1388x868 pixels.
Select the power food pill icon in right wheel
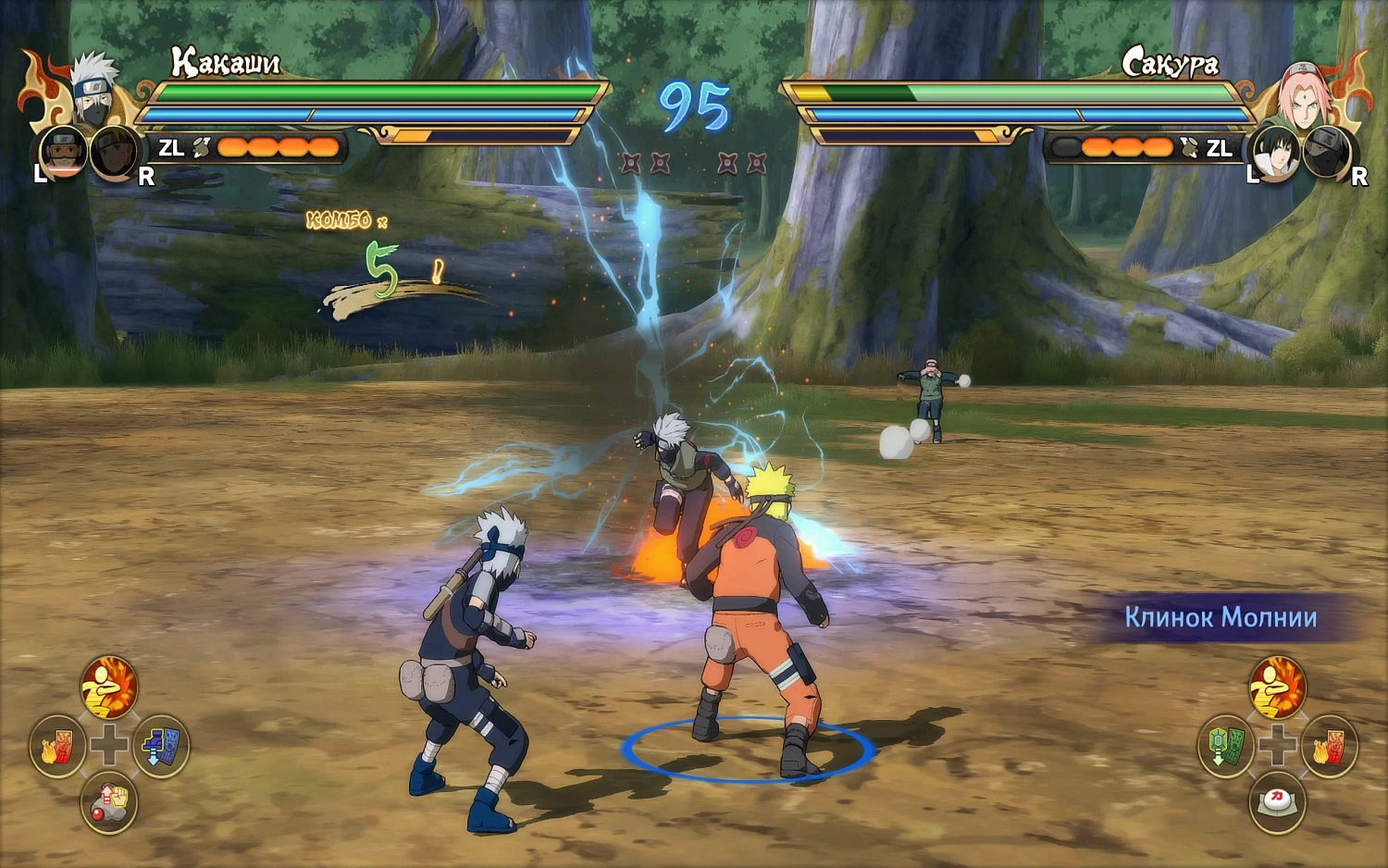coord(1279,803)
